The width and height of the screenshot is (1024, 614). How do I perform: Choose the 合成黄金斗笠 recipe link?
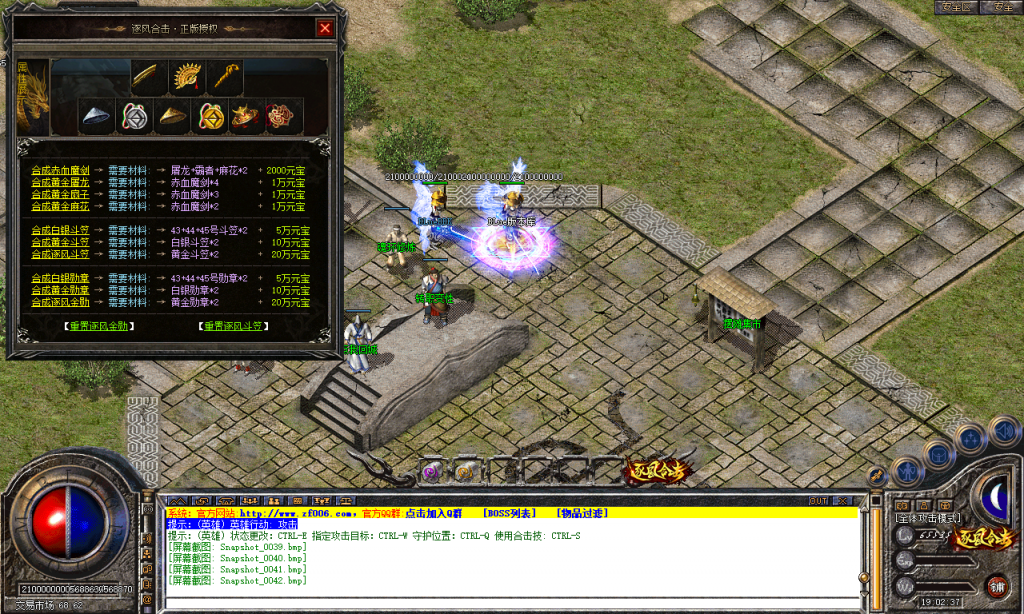(60, 242)
